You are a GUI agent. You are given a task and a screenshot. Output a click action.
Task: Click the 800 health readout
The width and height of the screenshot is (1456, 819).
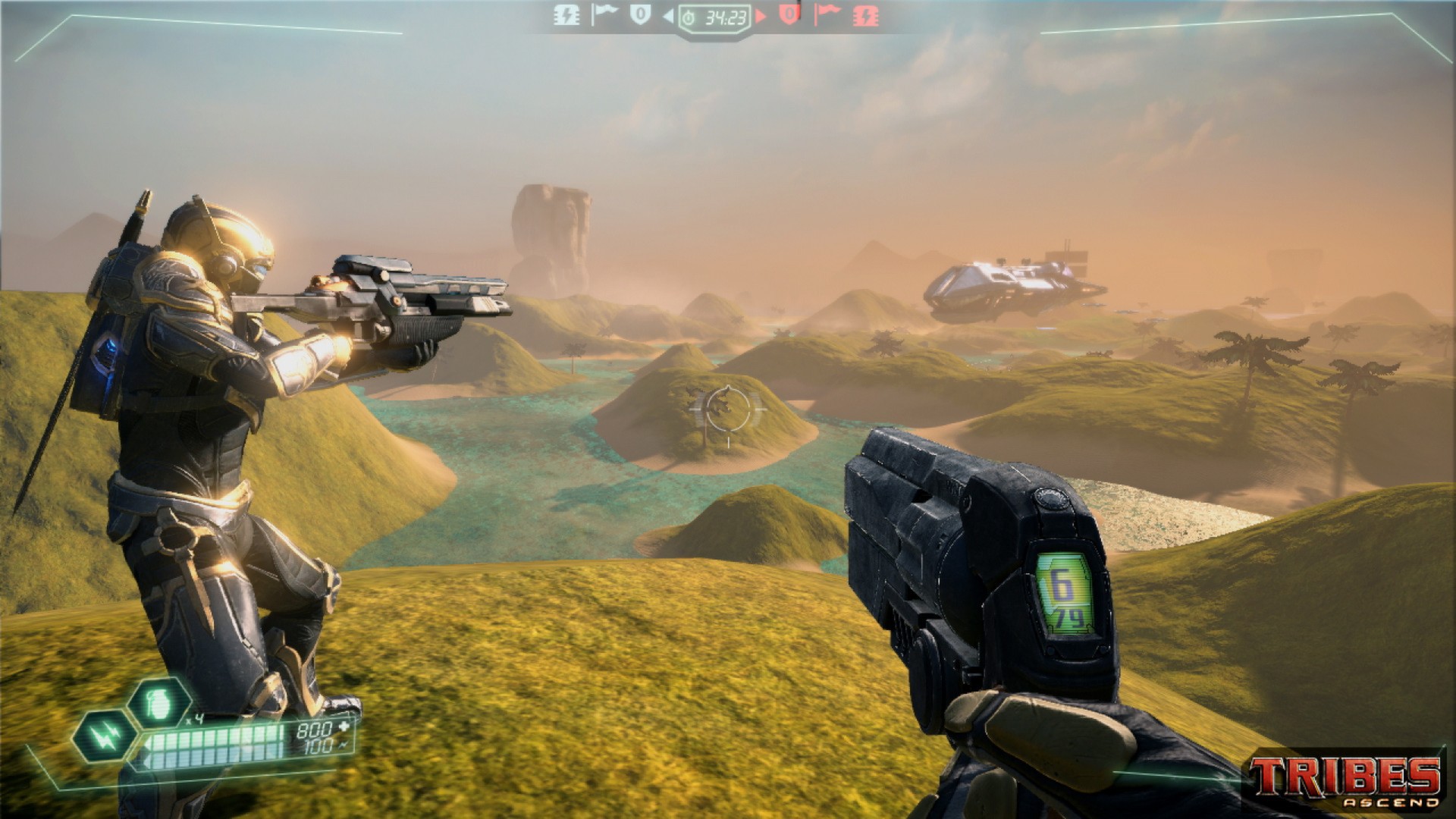316,729
